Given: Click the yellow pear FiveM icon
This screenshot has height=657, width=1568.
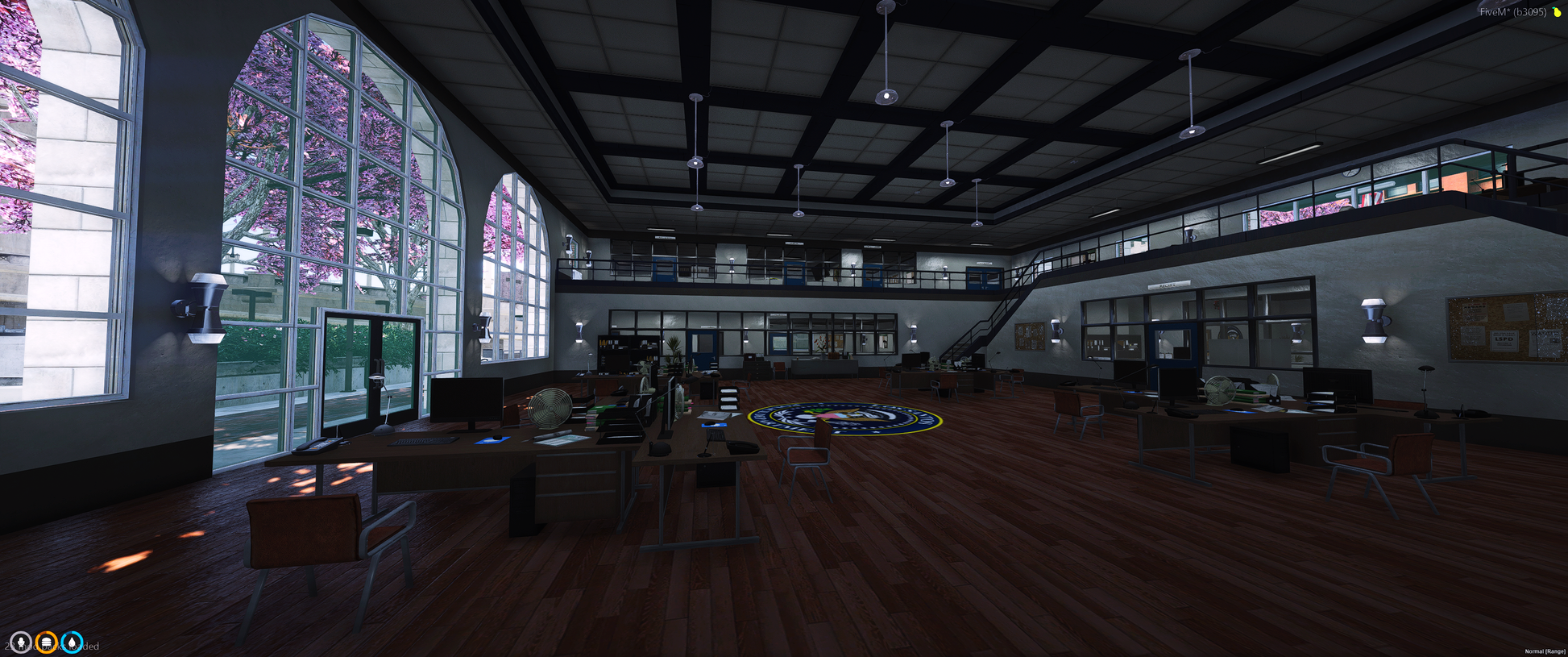Looking at the screenshot, I should pos(1557,12).
